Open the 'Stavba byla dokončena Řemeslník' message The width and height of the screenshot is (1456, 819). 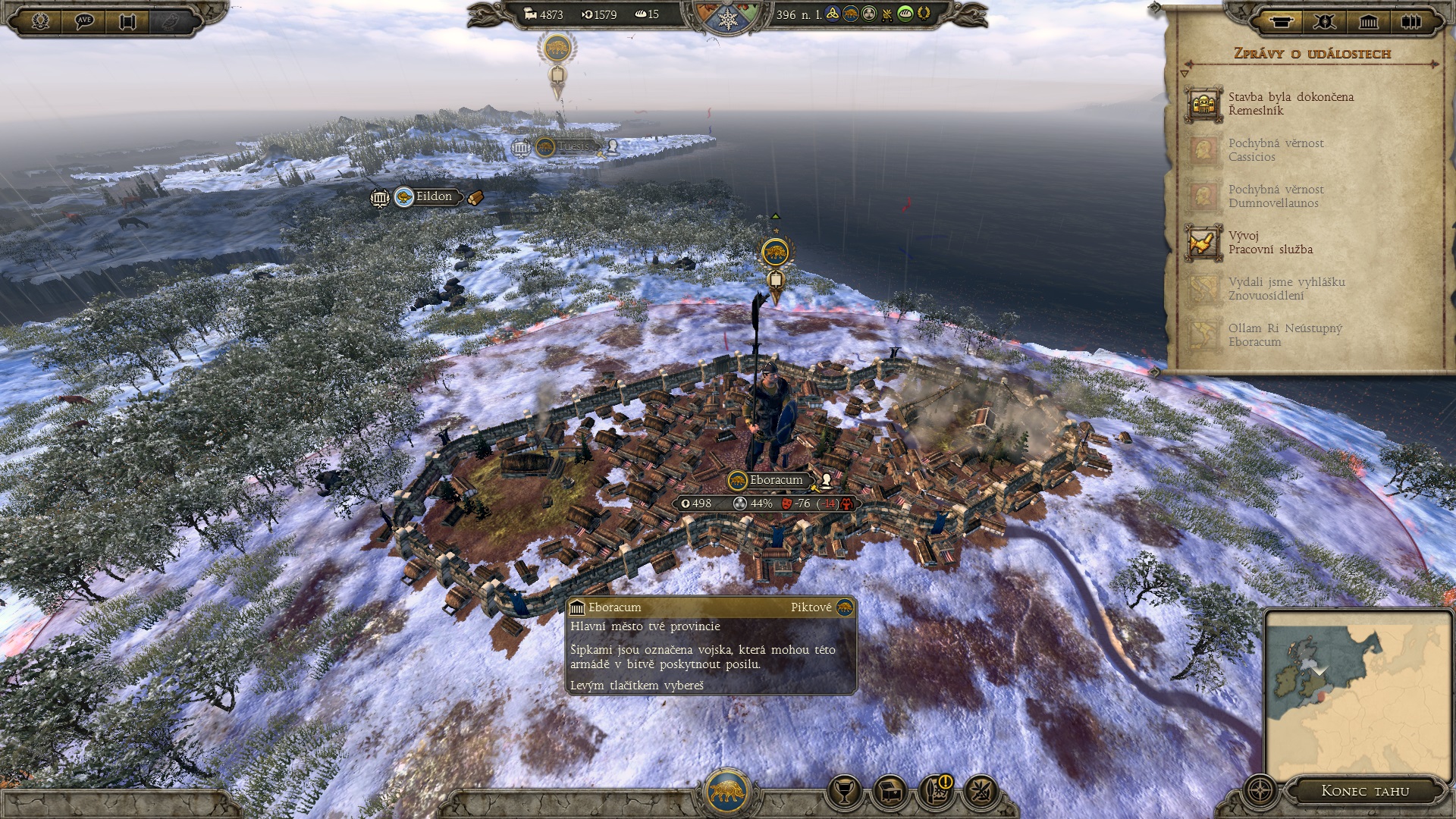tap(1289, 104)
